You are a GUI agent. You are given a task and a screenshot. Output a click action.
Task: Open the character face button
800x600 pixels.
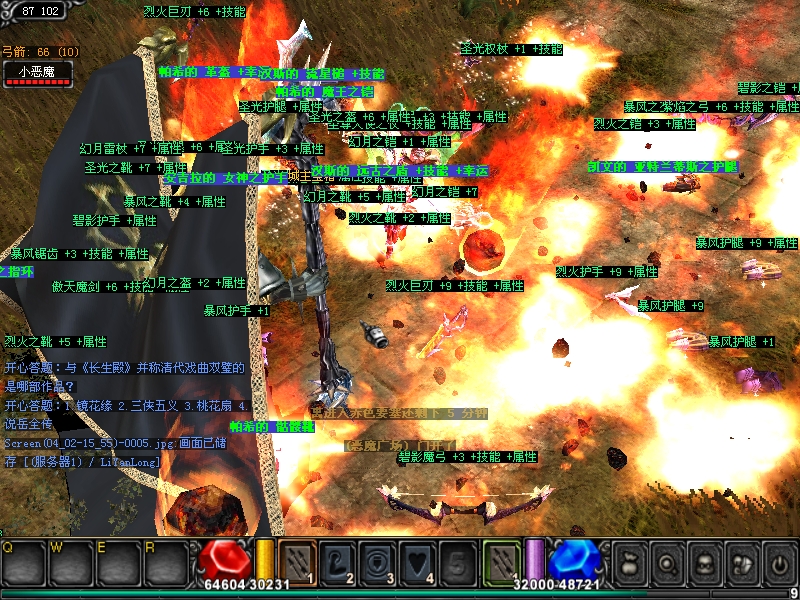coord(705,564)
